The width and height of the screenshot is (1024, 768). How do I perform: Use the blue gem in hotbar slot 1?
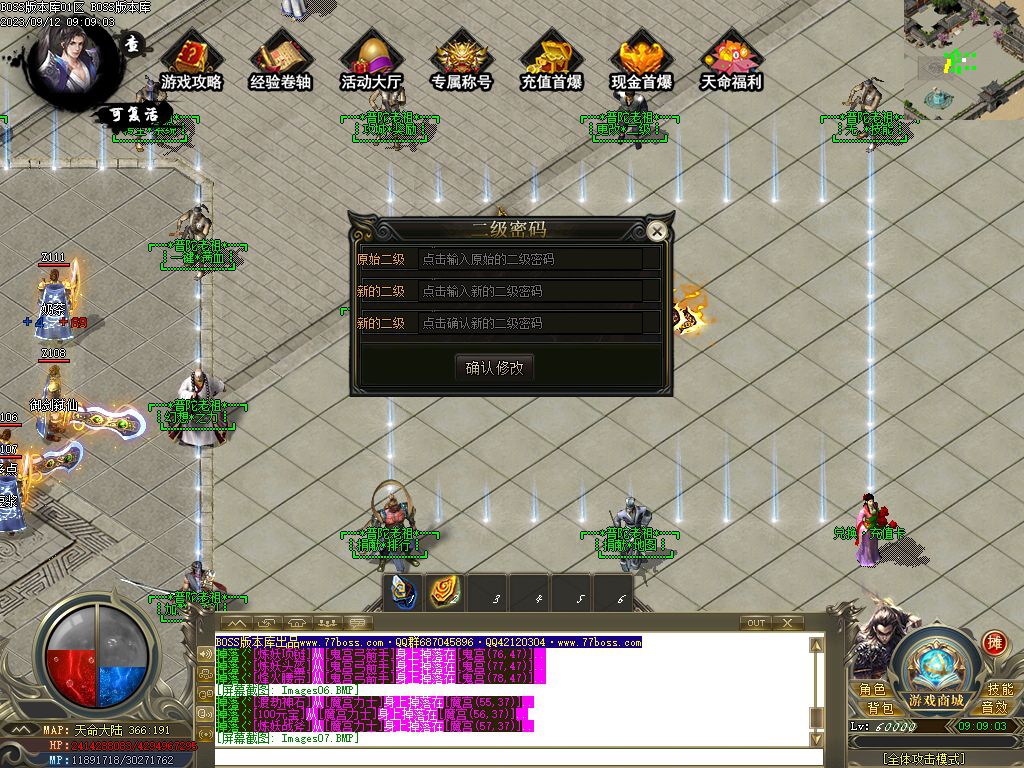tap(403, 593)
